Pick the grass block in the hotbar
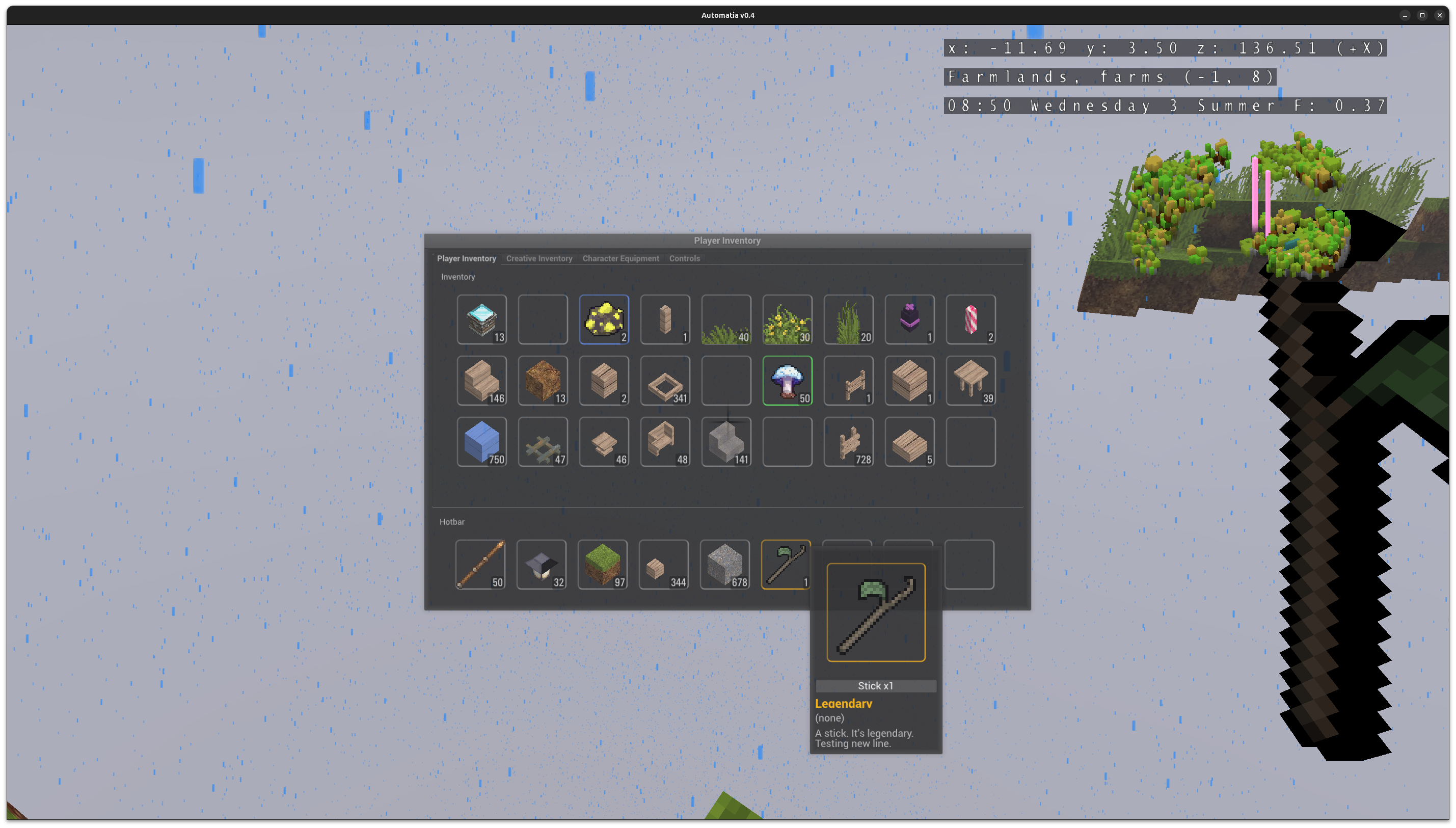Screen dimensions: 1456x828 (x=602, y=564)
